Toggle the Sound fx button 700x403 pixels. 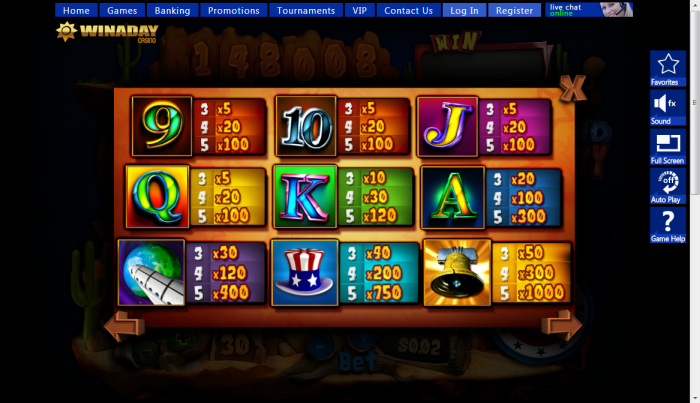(666, 107)
